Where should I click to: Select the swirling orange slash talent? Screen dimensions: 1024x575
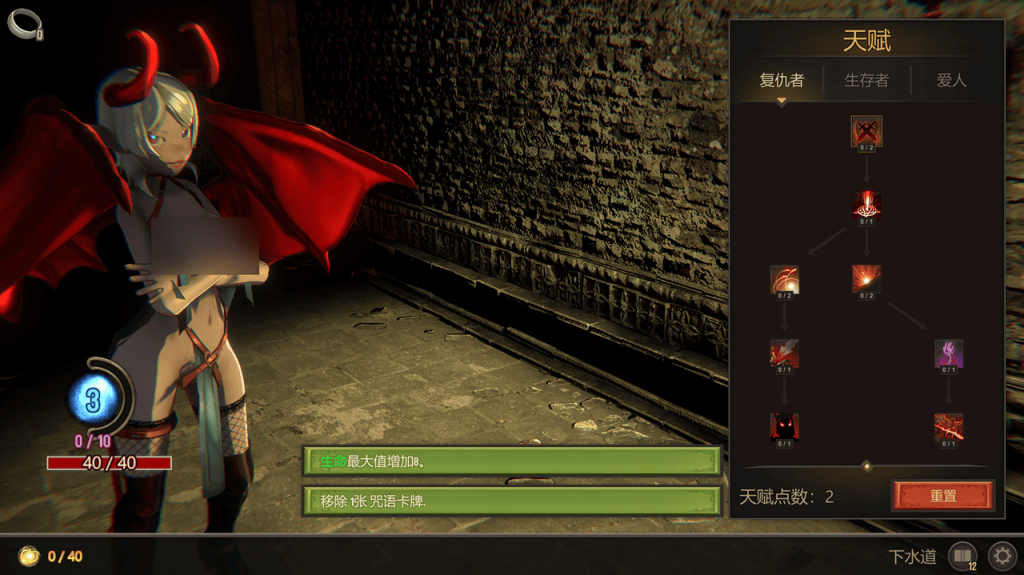click(x=784, y=280)
